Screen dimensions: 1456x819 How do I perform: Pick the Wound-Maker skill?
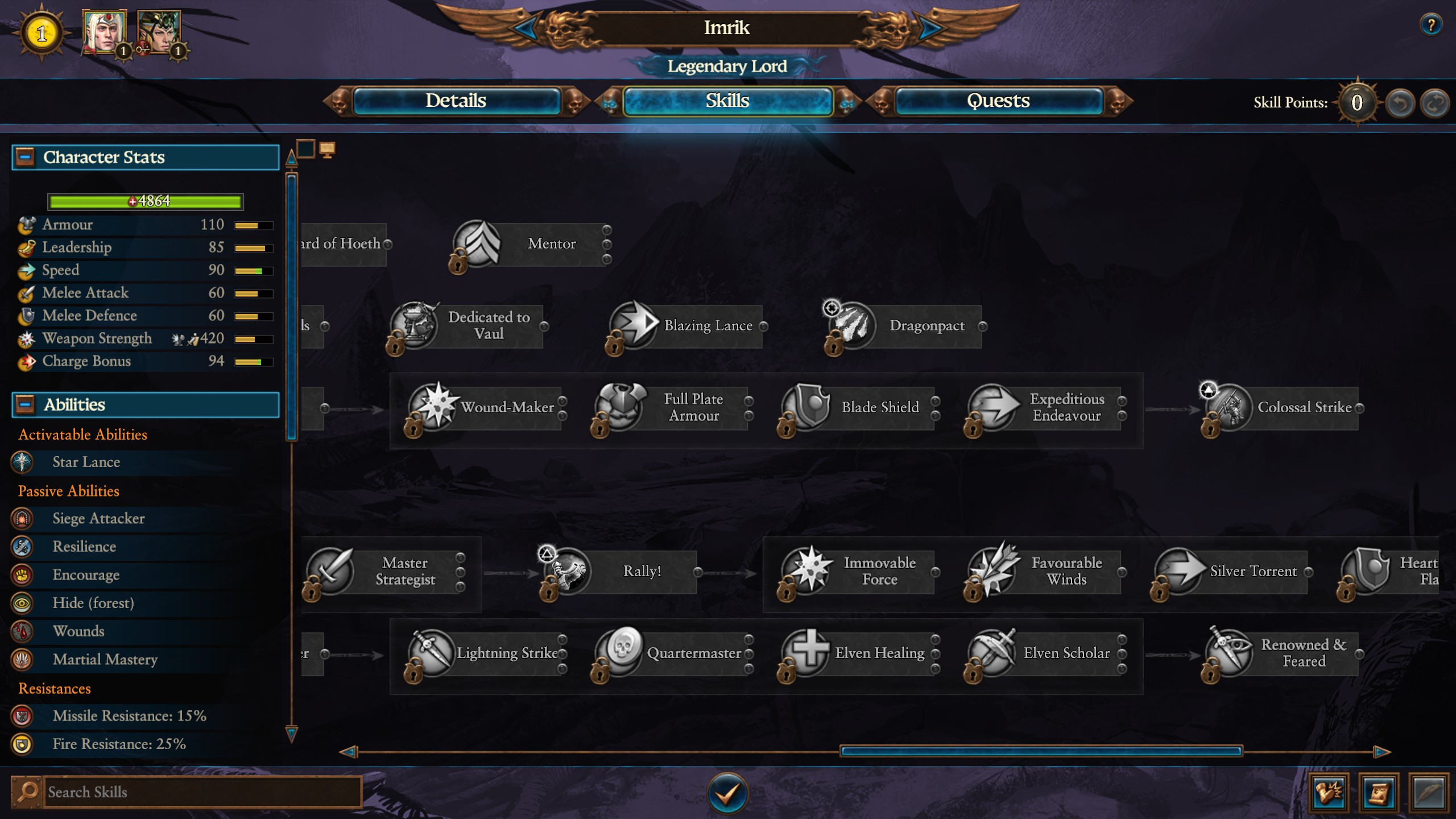pyautogui.click(x=486, y=407)
